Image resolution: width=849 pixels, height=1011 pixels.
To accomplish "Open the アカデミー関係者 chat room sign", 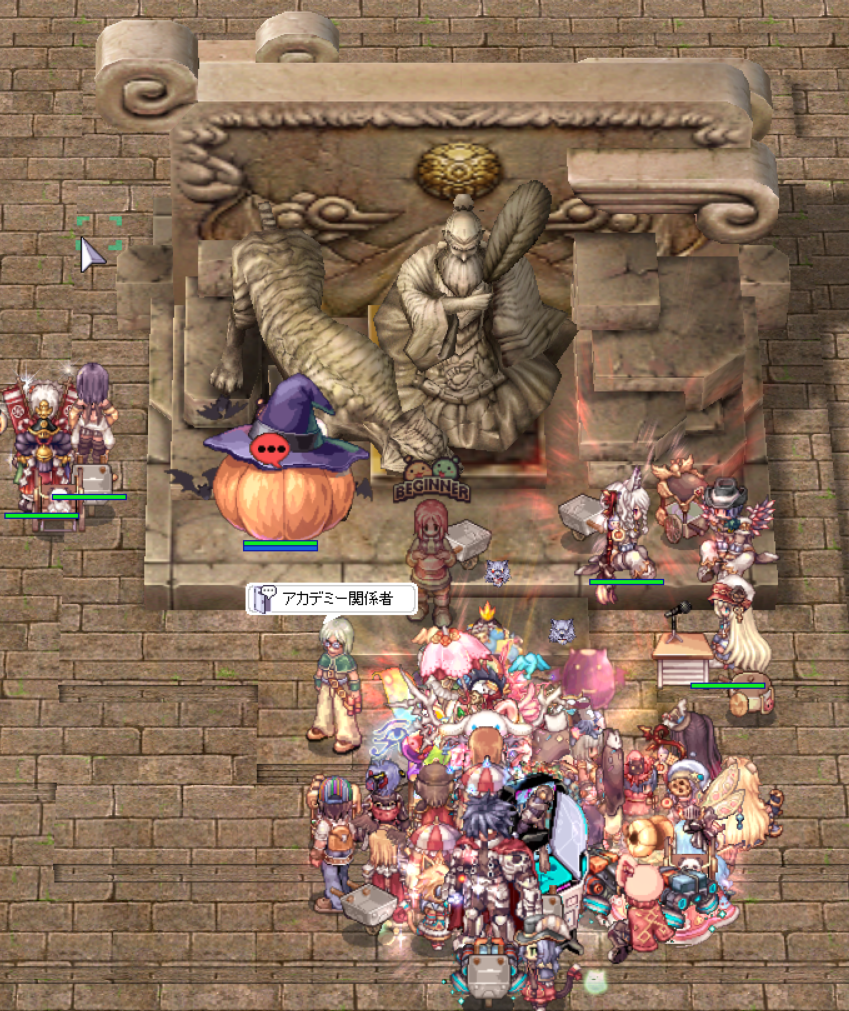I will point(331,599).
